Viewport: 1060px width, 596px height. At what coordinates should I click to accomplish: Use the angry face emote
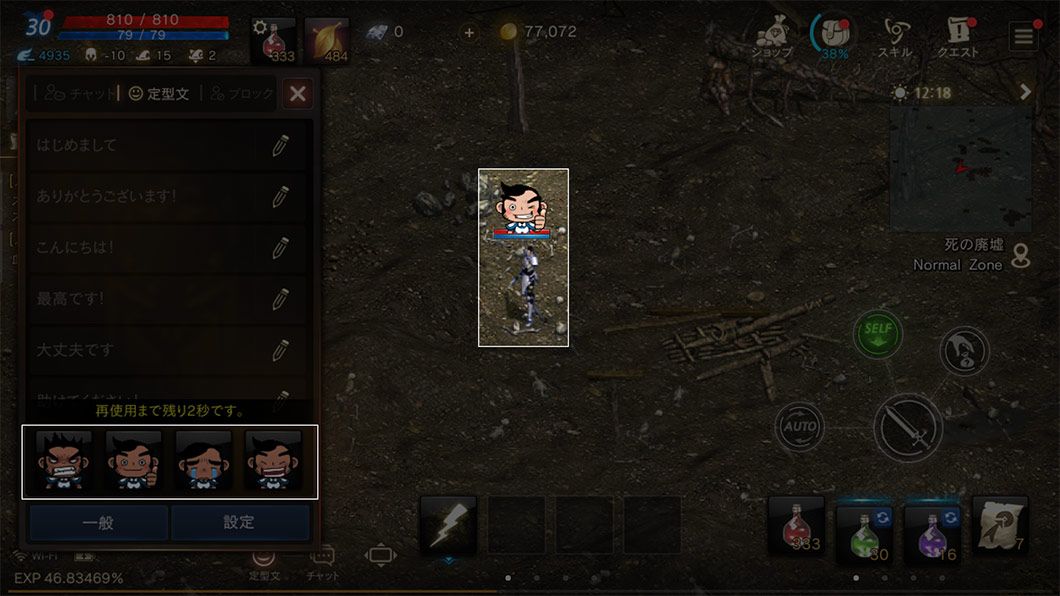pyautogui.click(x=64, y=461)
